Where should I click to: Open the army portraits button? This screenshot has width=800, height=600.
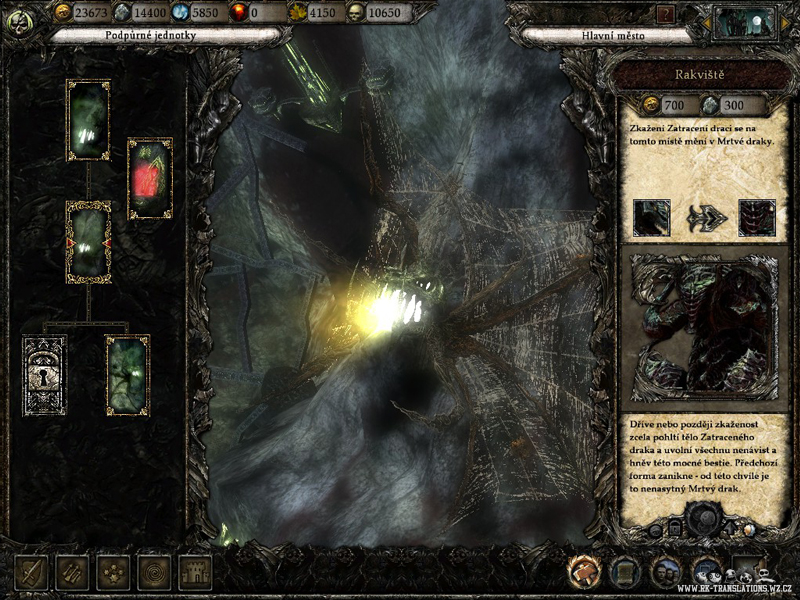click(665, 571)
